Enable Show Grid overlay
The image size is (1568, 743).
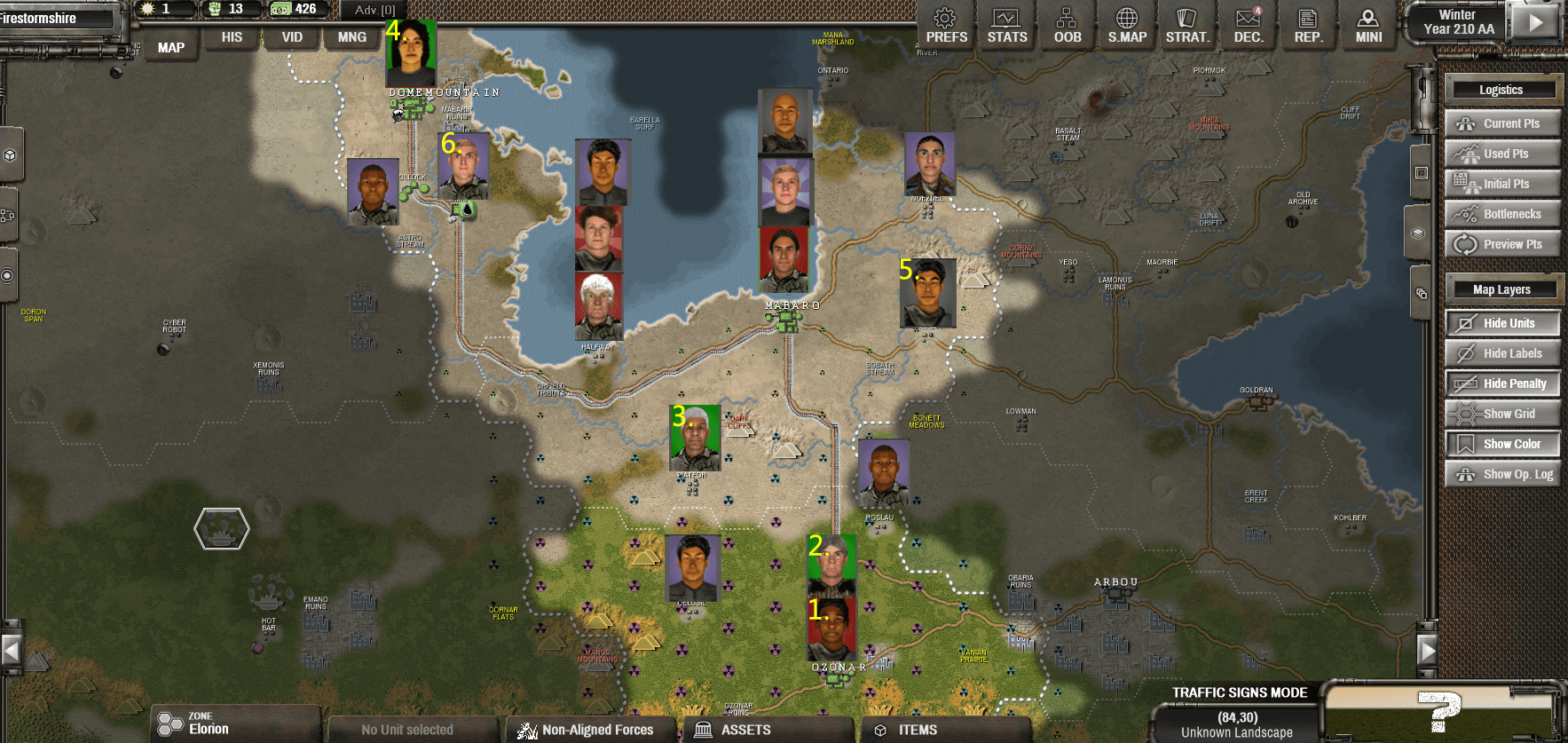click(1502, 413)
